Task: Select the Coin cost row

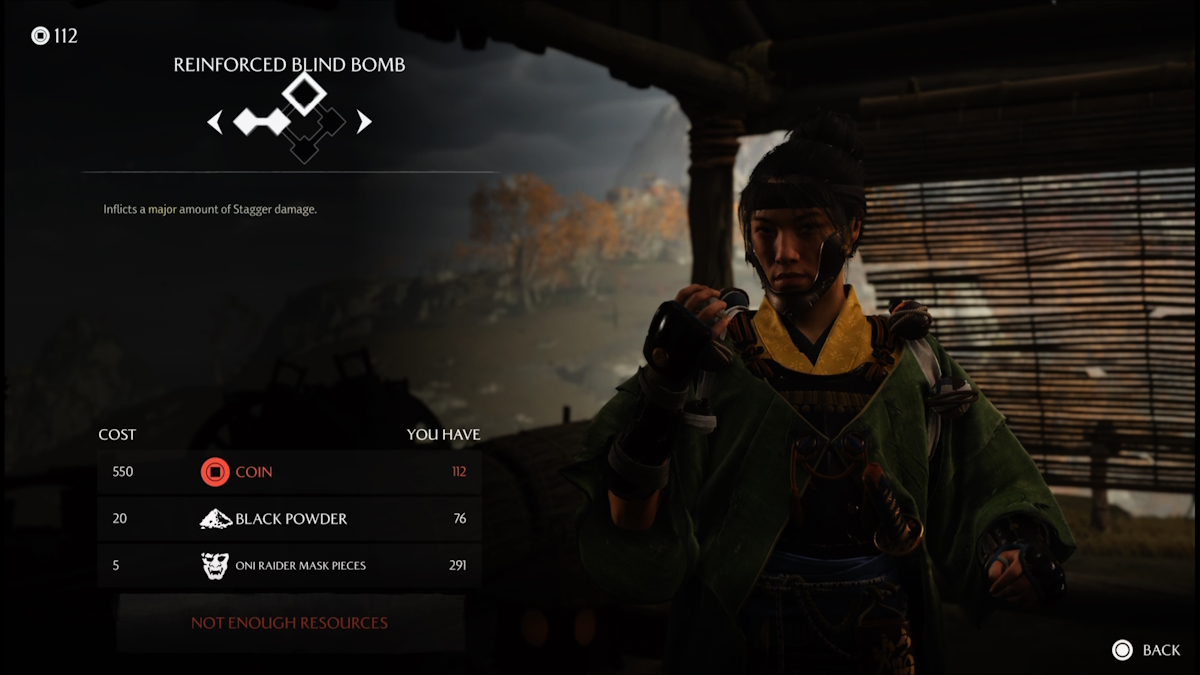Action: pos(289,471)
